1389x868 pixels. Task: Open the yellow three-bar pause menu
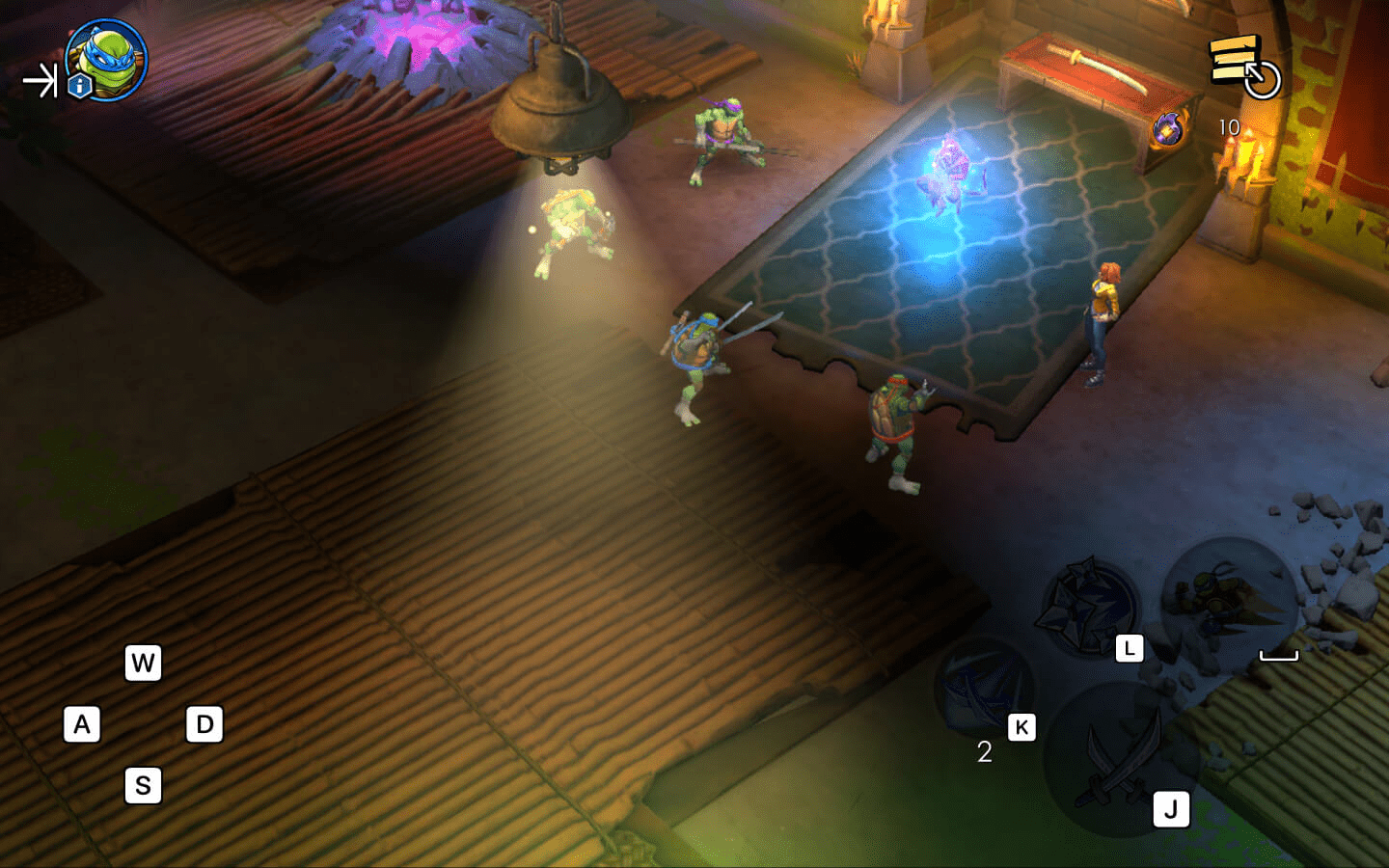tap(1236, 59)
